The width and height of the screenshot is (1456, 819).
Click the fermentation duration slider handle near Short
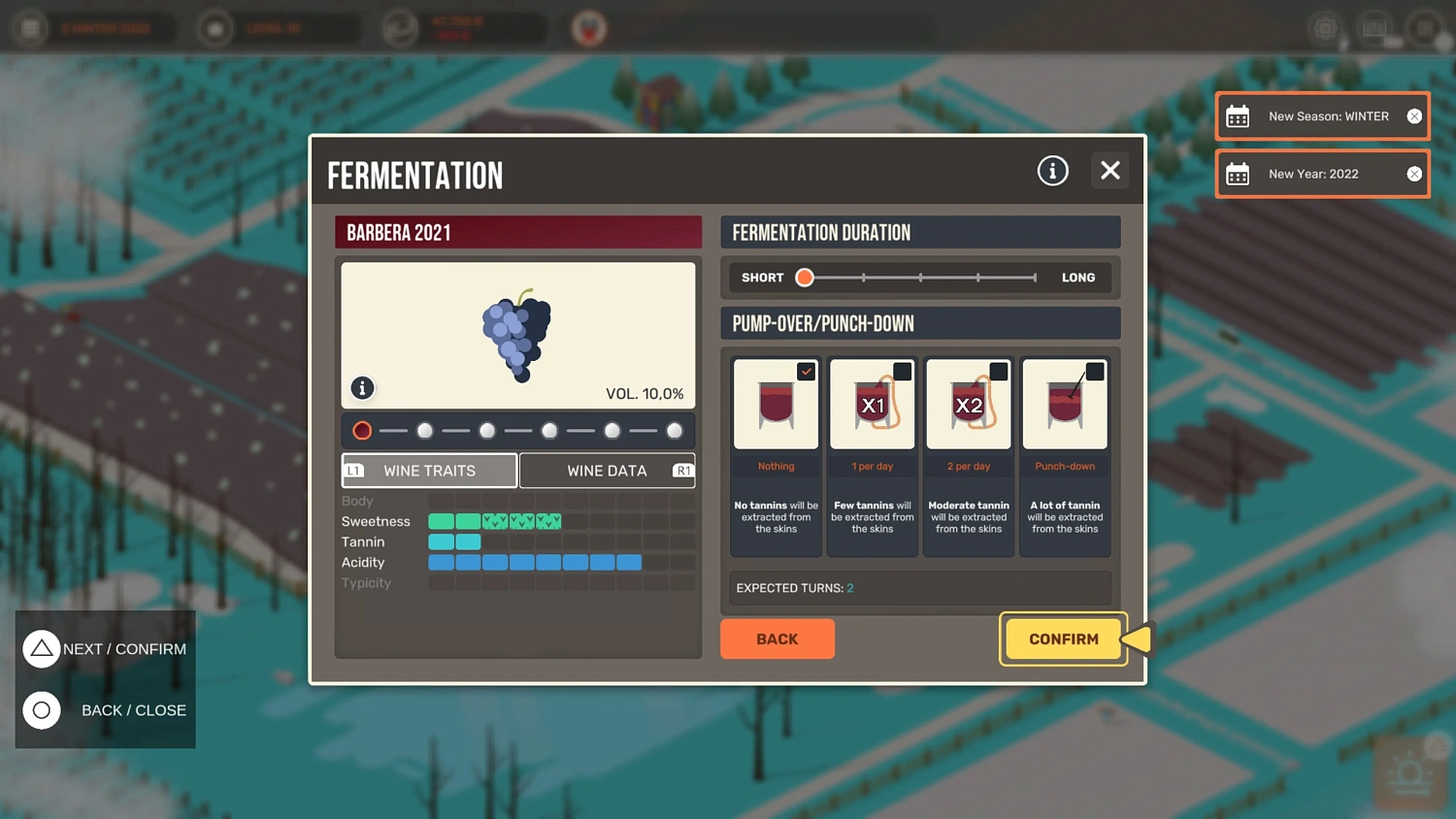804,278
